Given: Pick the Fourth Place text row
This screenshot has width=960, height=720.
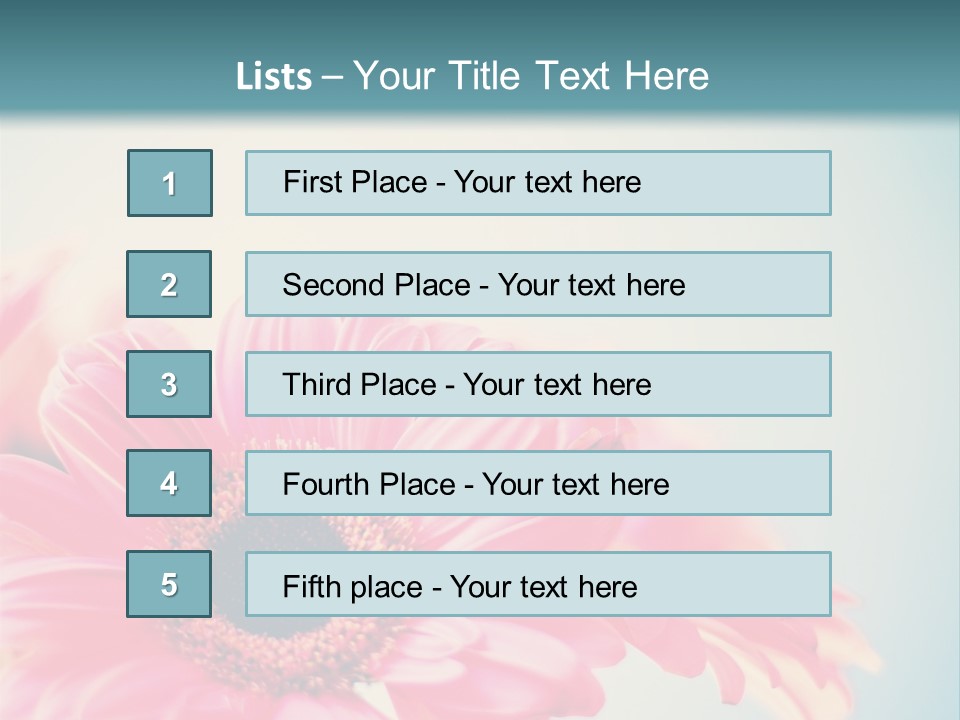Looking at the screenshot, I should tap(538, 484).
